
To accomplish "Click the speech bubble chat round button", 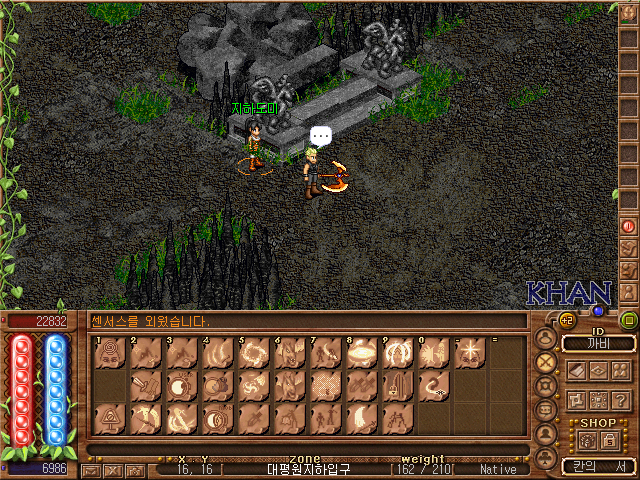I will coord(546,410).
